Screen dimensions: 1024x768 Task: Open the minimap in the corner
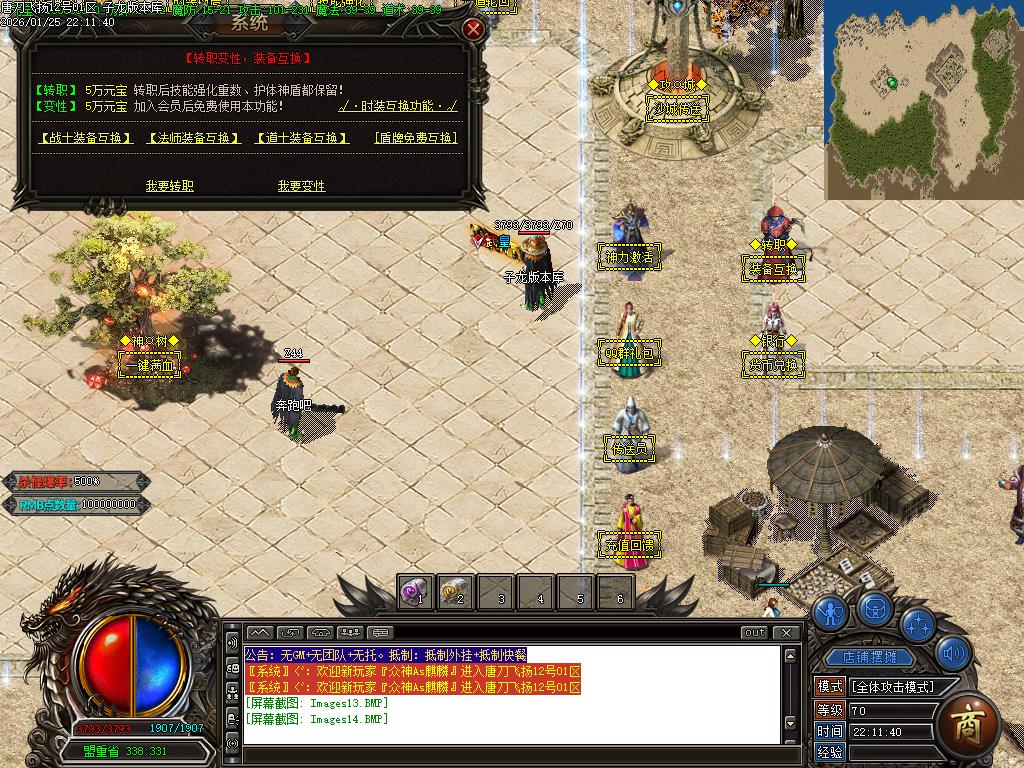point(922,98)
